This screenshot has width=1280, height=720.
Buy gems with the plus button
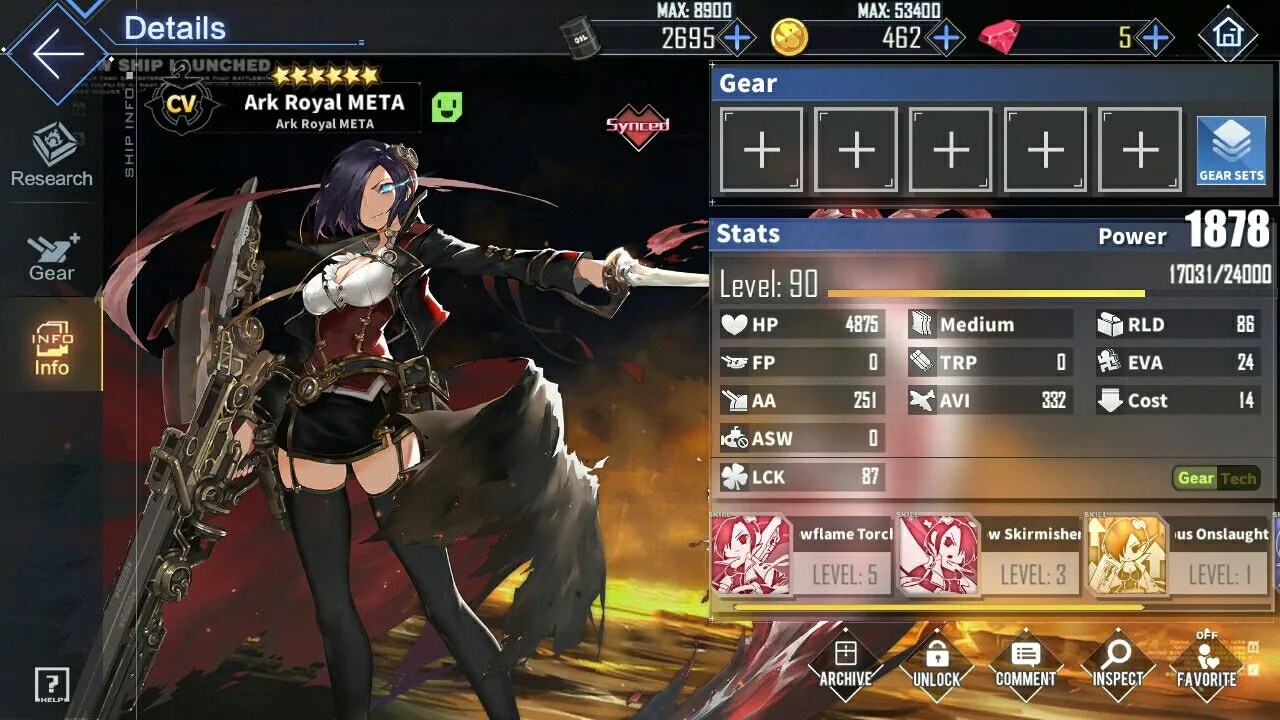[x=1155, y=38]
